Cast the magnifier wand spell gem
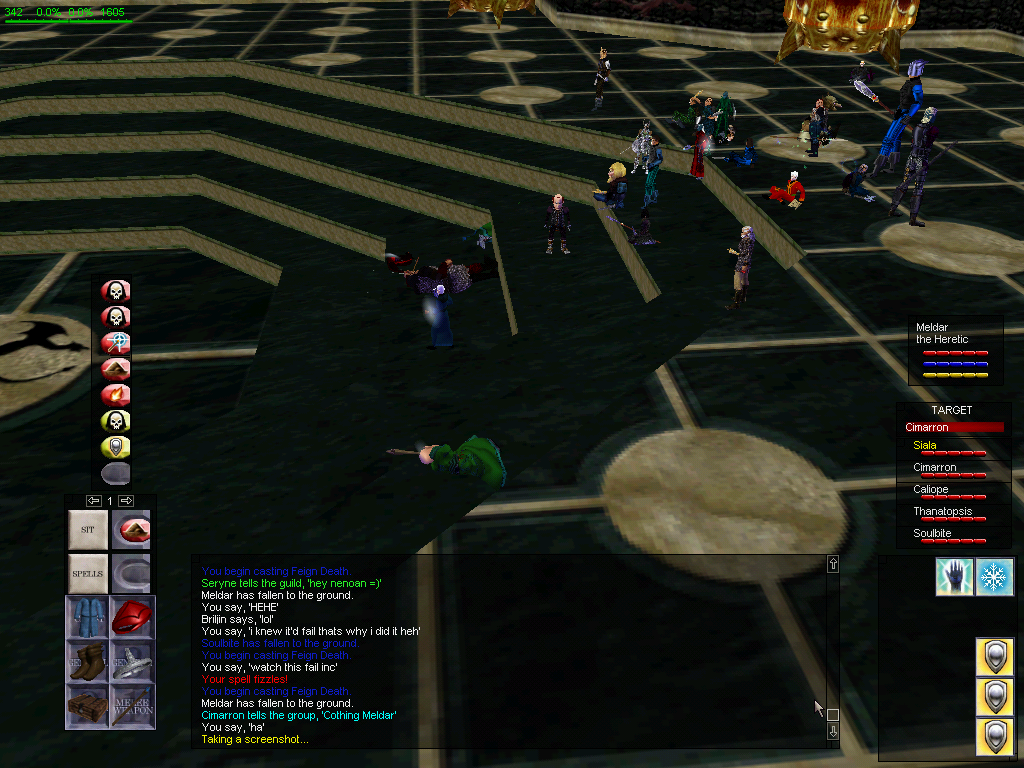The width and height of the screenshot is (1024, 768). [x=116, y=343]
